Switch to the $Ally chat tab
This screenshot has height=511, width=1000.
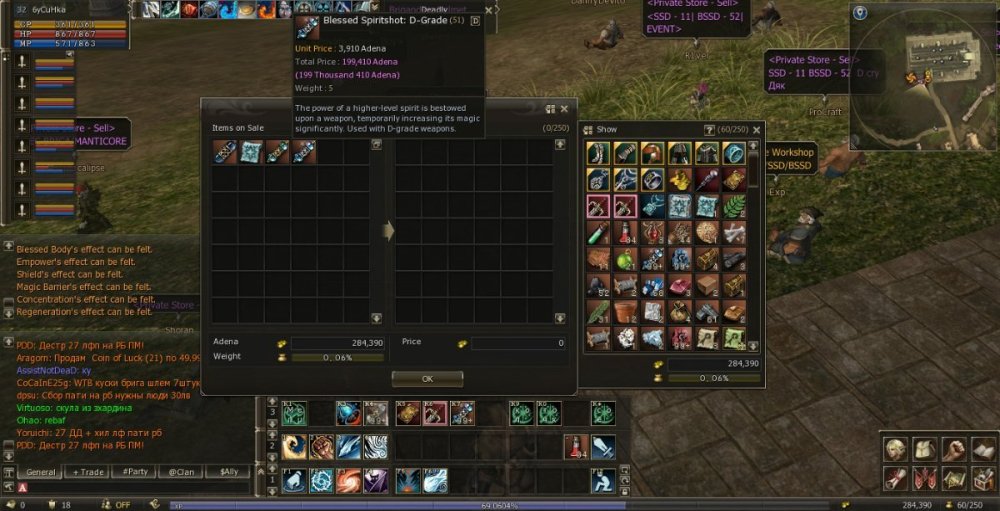coord(229,472)
